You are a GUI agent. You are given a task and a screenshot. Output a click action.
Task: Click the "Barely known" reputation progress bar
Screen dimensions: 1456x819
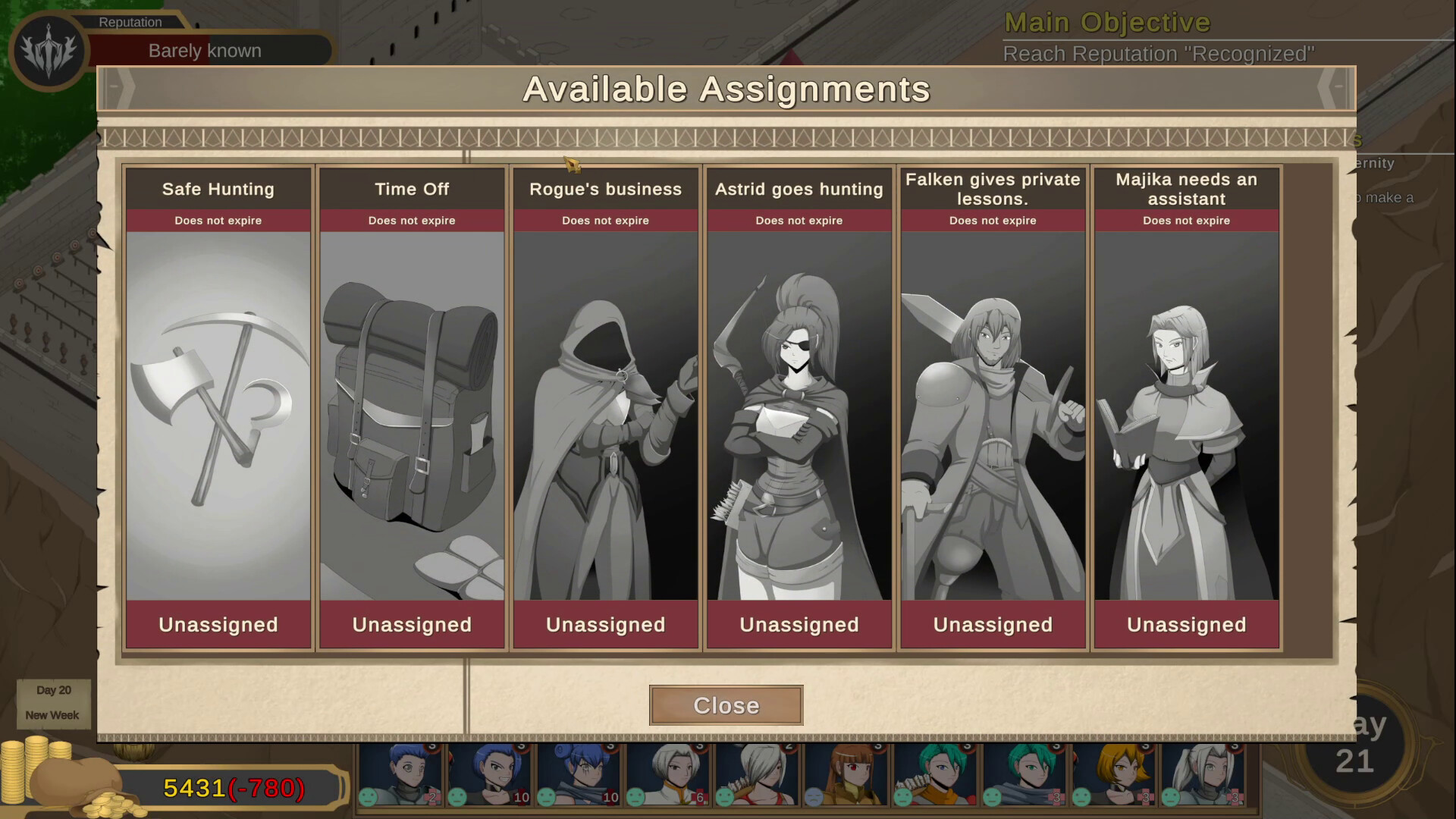205,50
